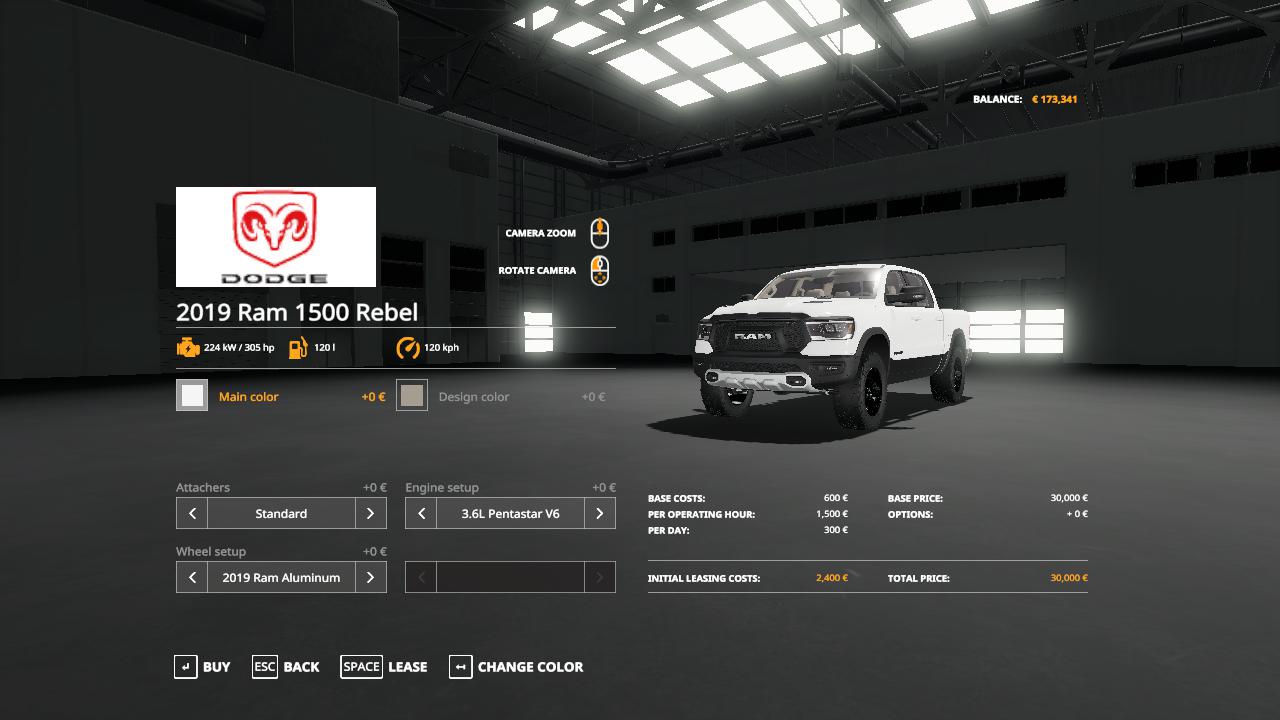
Task: Buy the 2019 Ram 1500 Rebel
Action: pos(202,667)
